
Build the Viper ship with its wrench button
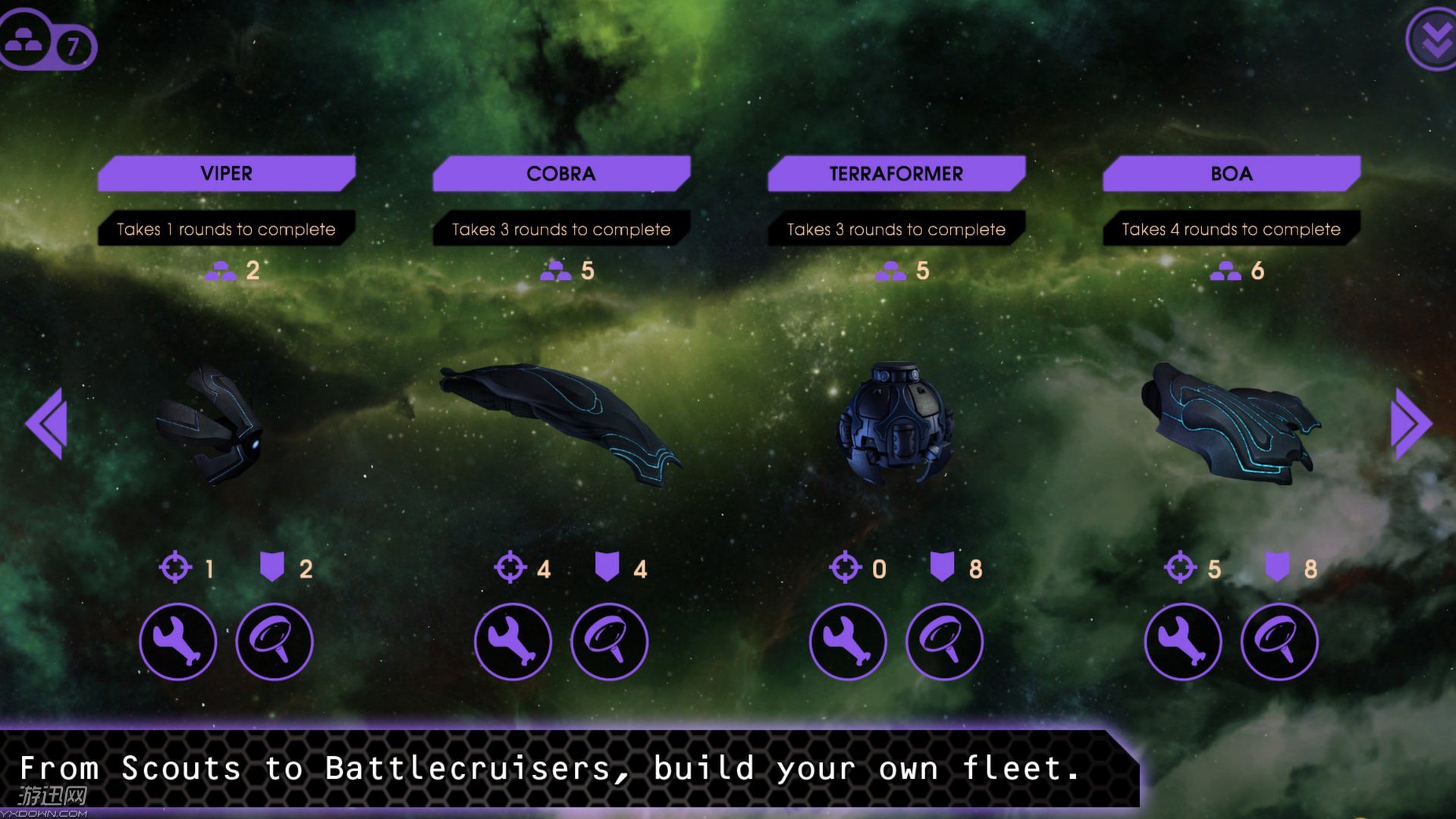pyautogui.click(x=178, y=642)
